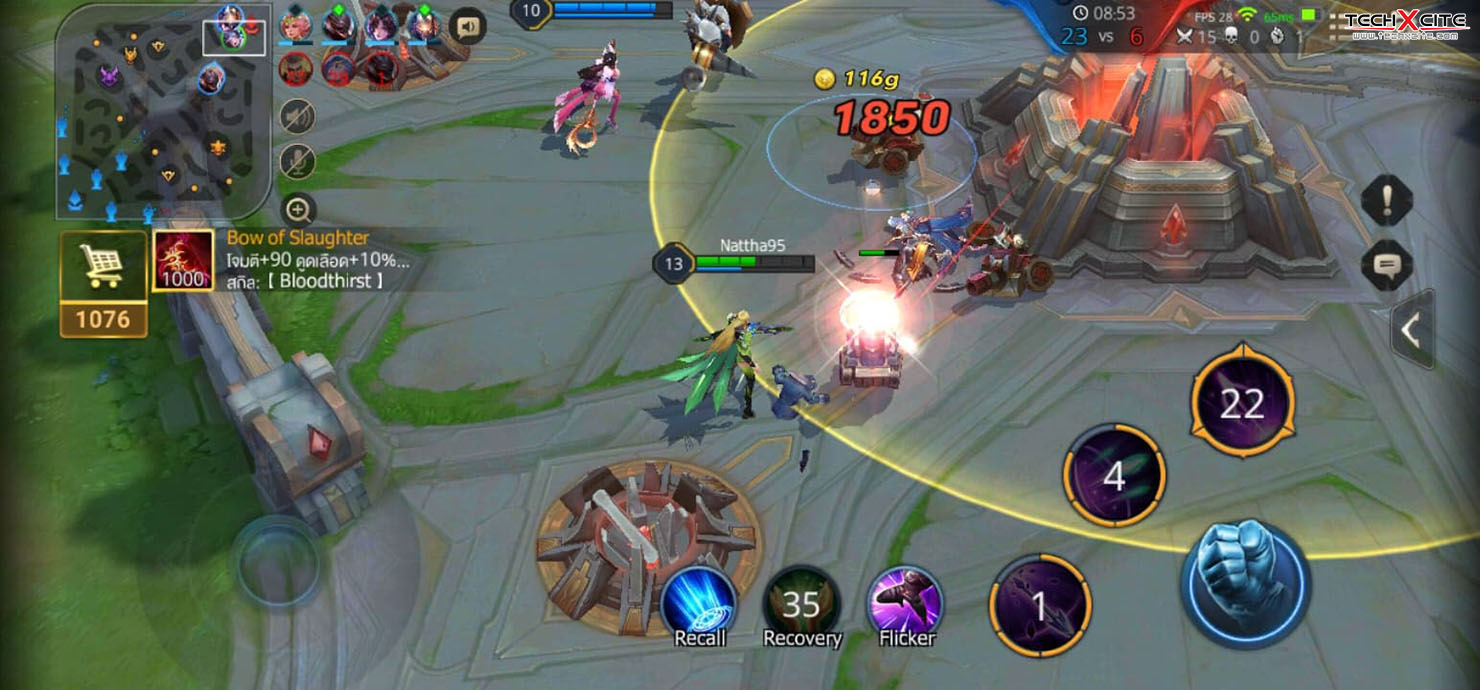Buy the recommended Bow of Slaughter item

[x=182, y=262]
